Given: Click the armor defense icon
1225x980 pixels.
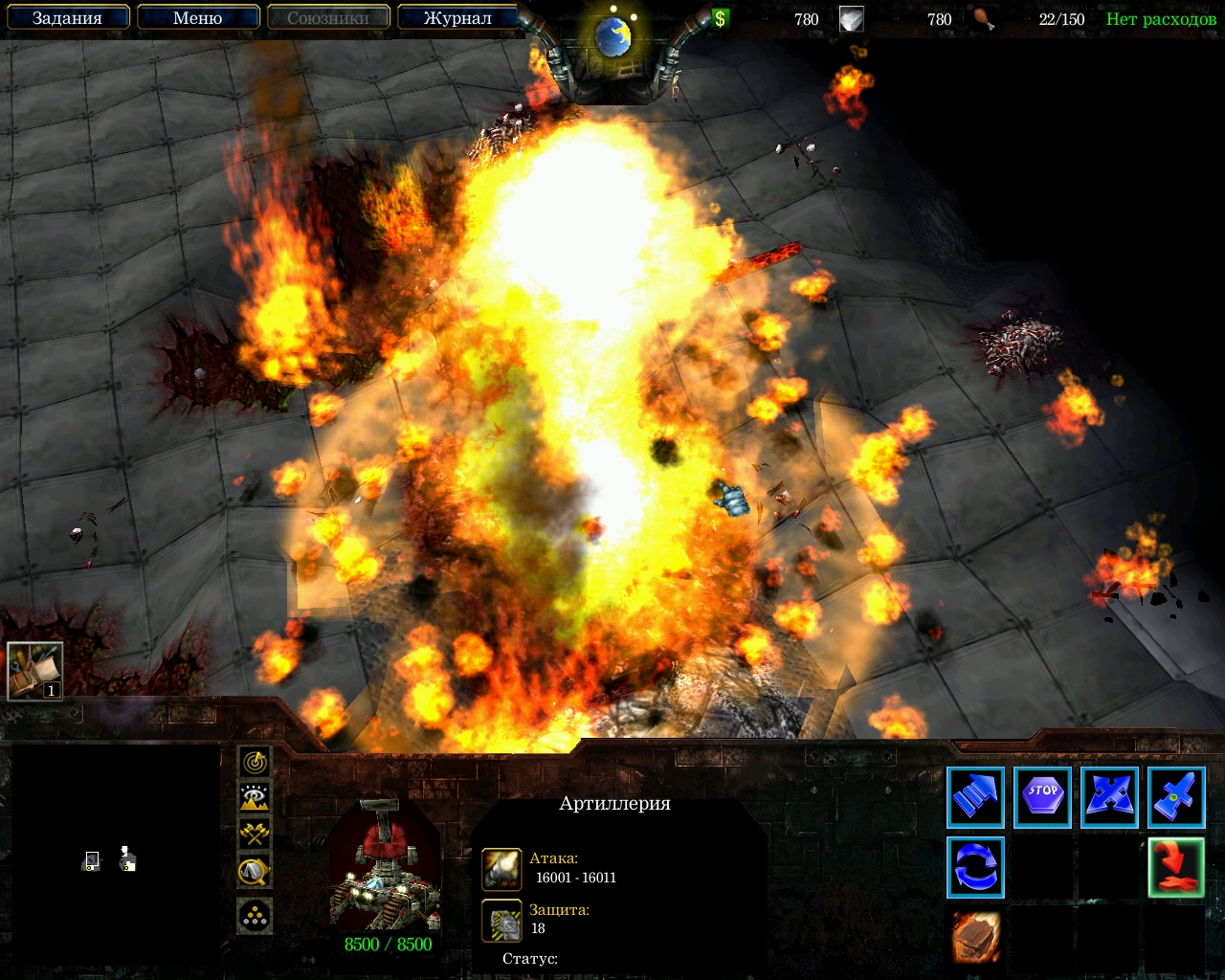Looking at the screenshot, I should pos(501,920).
